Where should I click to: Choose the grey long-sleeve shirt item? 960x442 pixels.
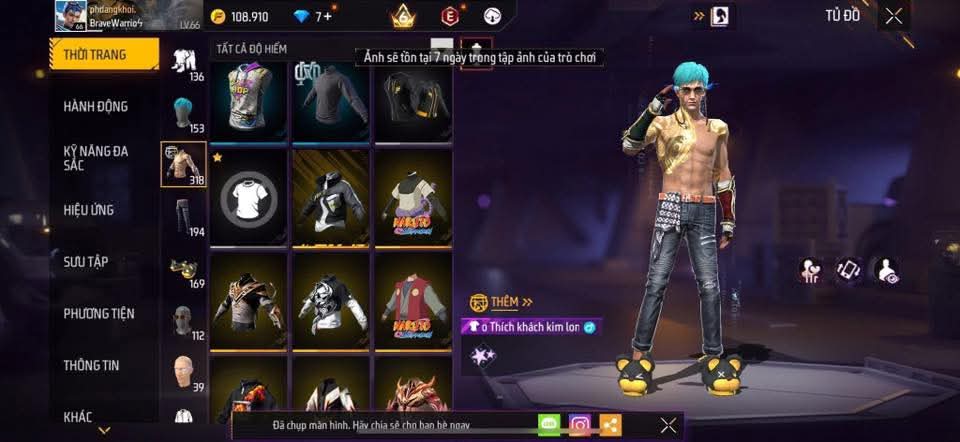[x=332, y=96]
